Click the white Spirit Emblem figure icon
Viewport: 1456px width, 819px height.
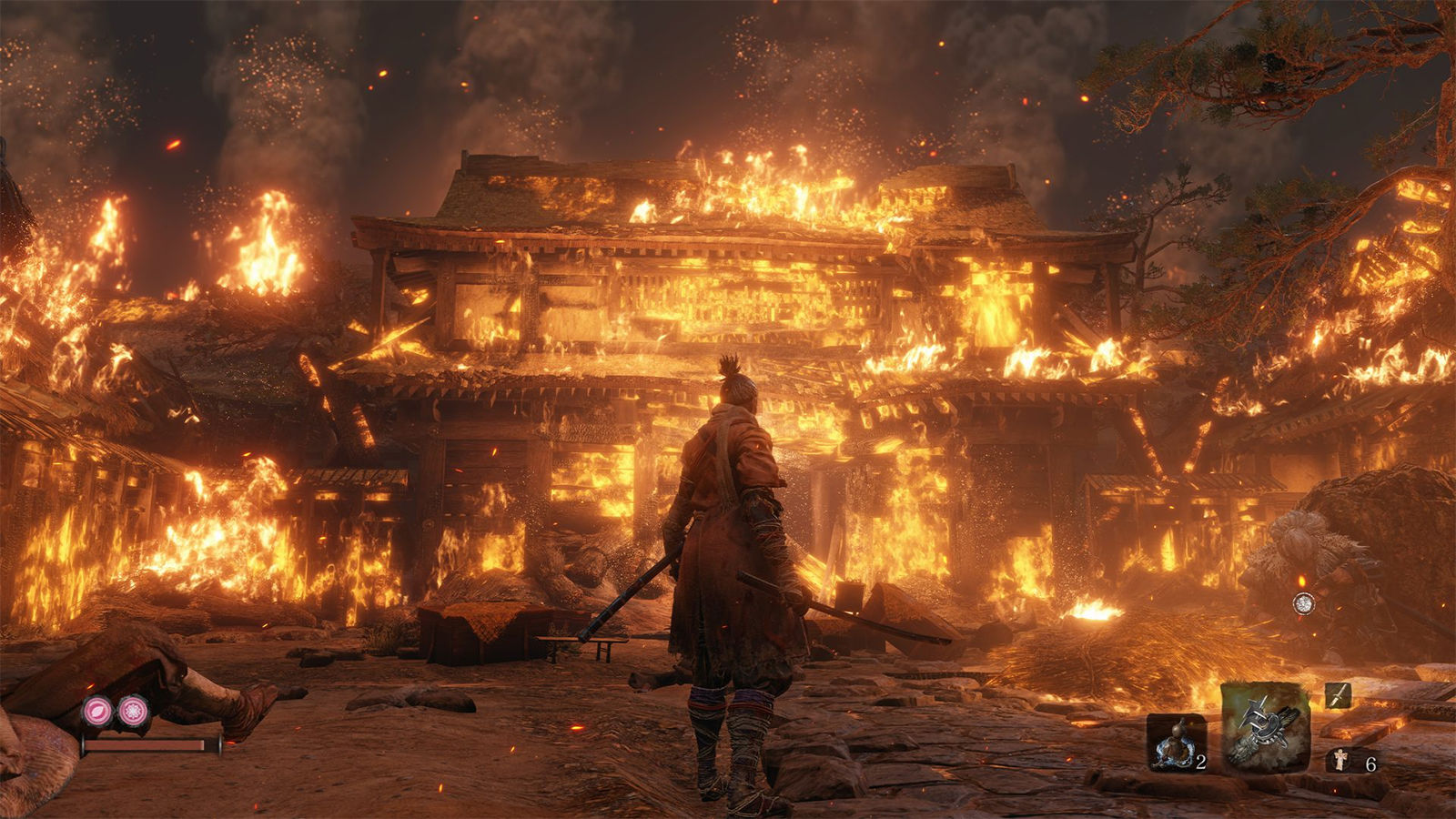[x=1340, y=760]
